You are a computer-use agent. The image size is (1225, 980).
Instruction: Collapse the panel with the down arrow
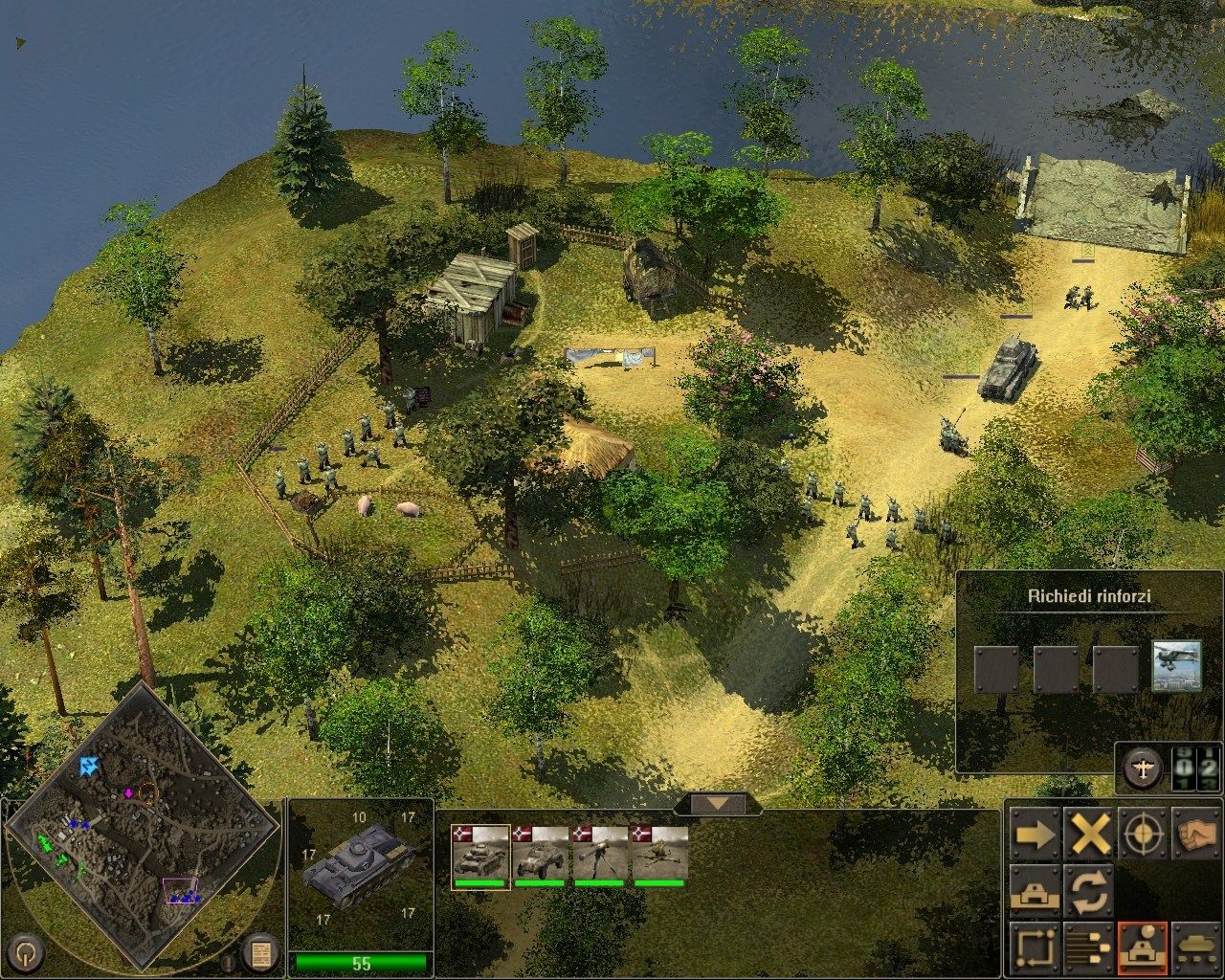coord(717,804)
